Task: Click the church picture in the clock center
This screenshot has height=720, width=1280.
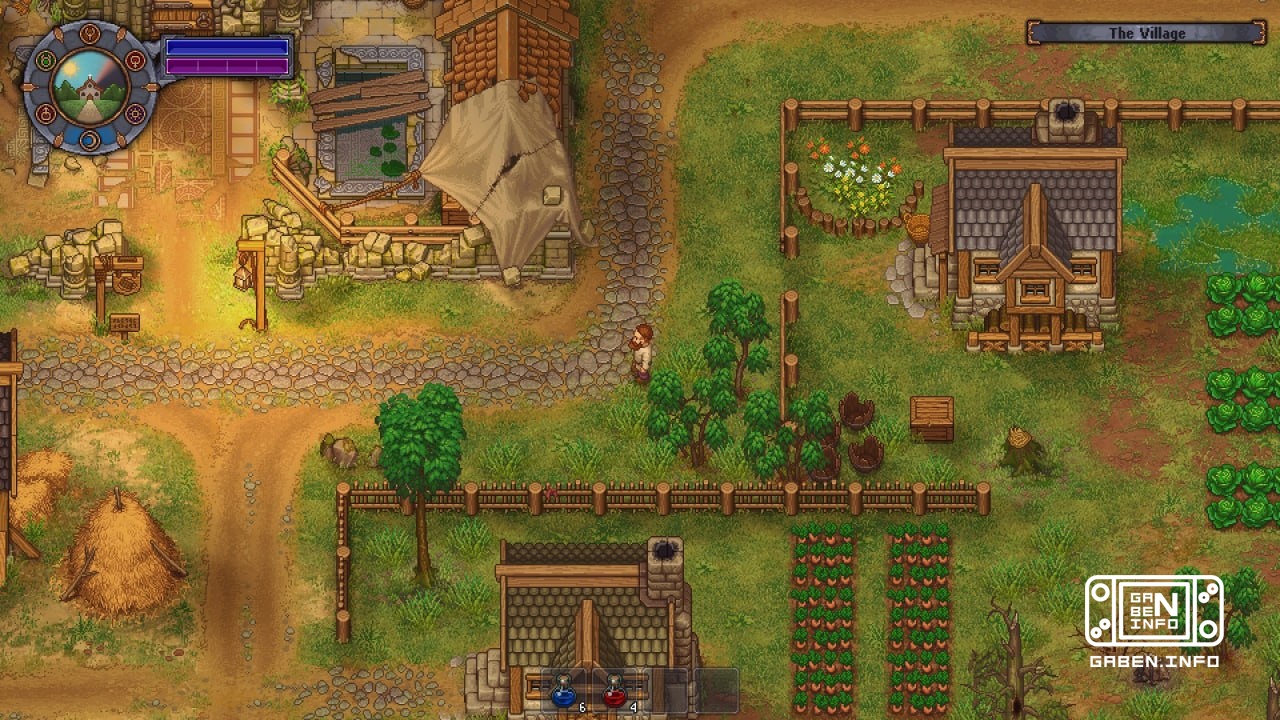Action: 90,90
